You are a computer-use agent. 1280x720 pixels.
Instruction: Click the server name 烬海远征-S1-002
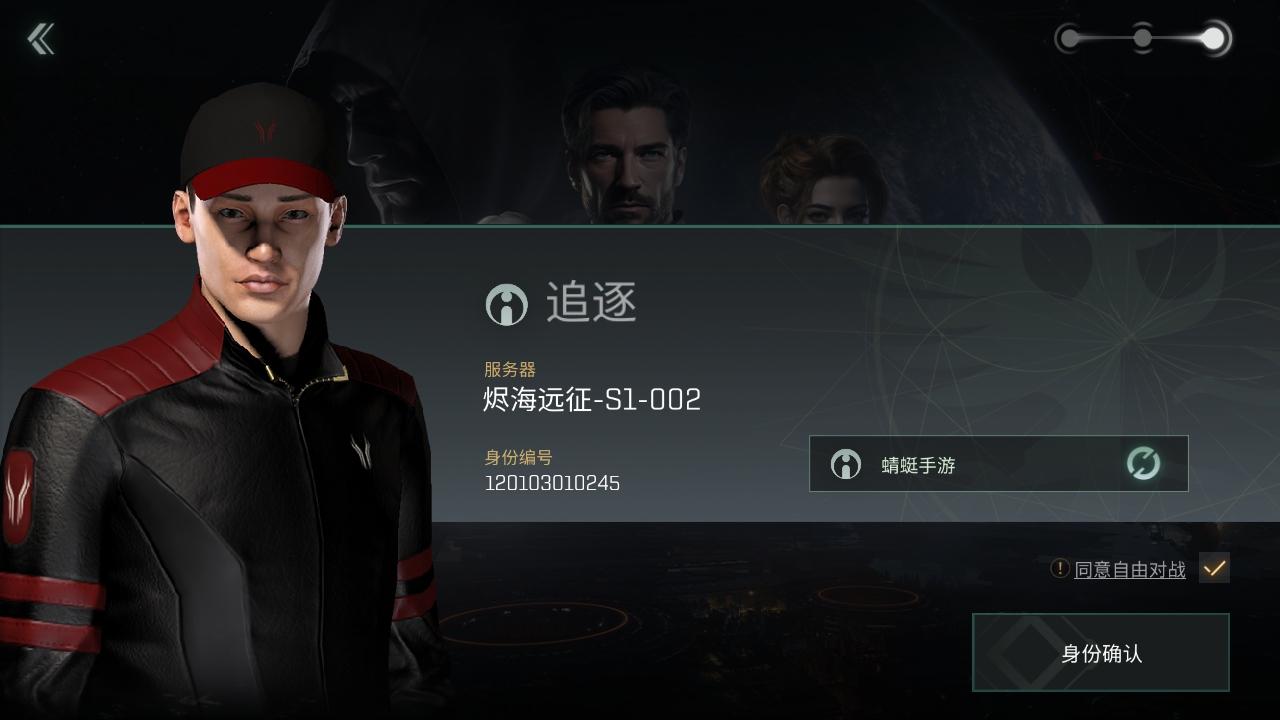(592, 399)
